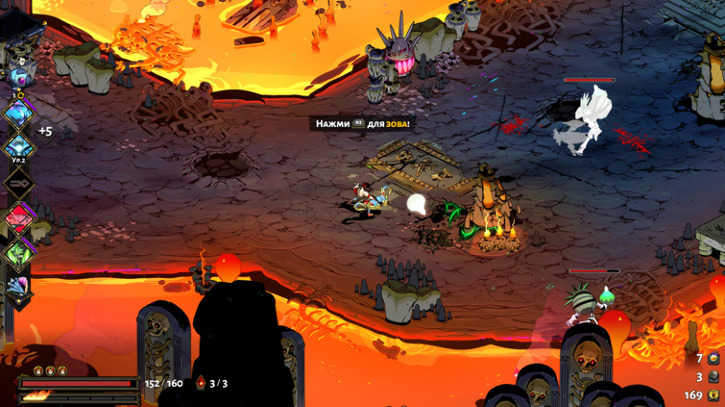Select the grey stone resource icon
This screenshot has height=407, width=725.
(x=714, y=377)
